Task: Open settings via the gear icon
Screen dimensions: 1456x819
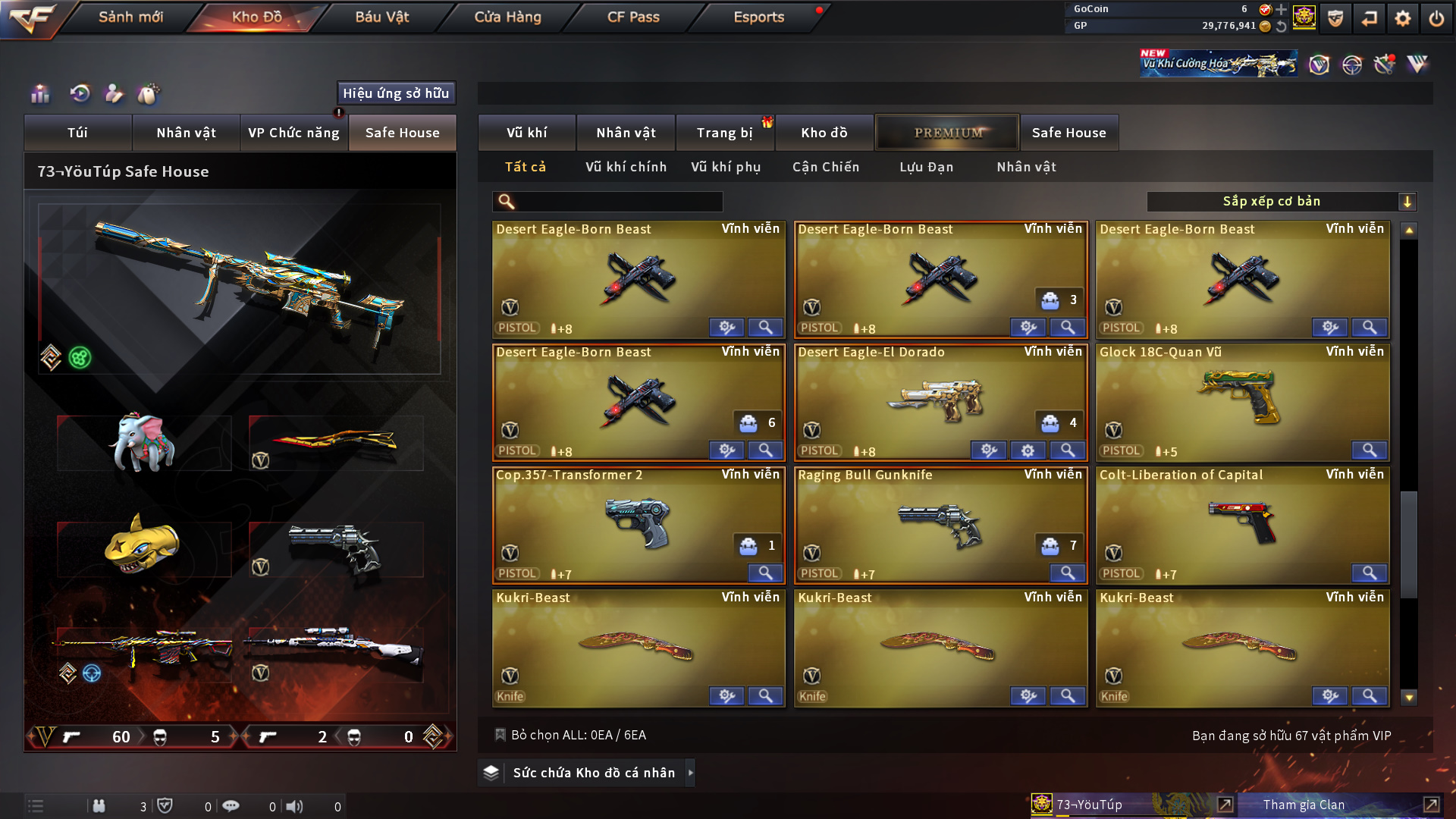Action: pyautogui.click(x=1402, y=18)
